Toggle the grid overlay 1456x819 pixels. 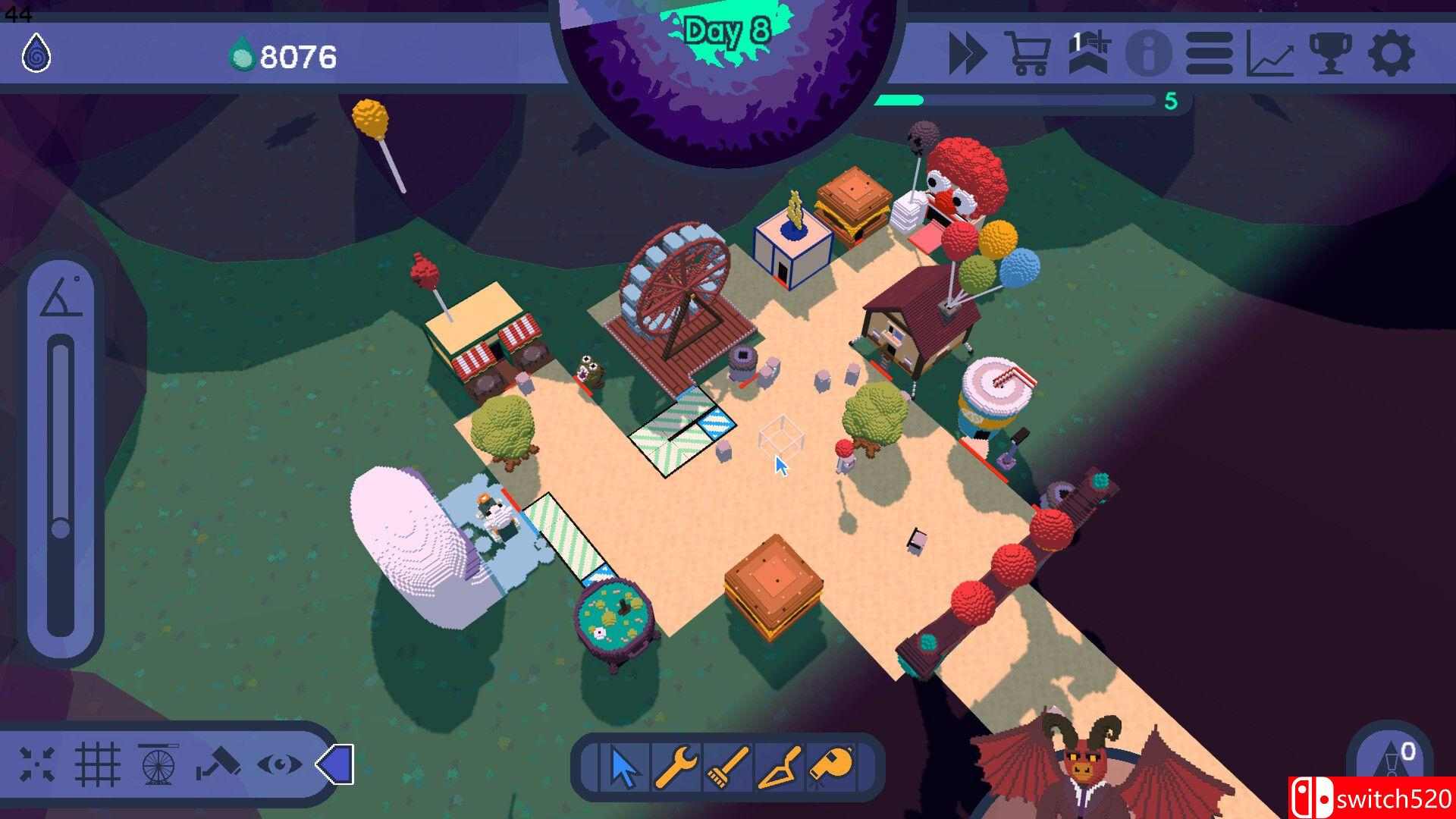click(98, 764)
